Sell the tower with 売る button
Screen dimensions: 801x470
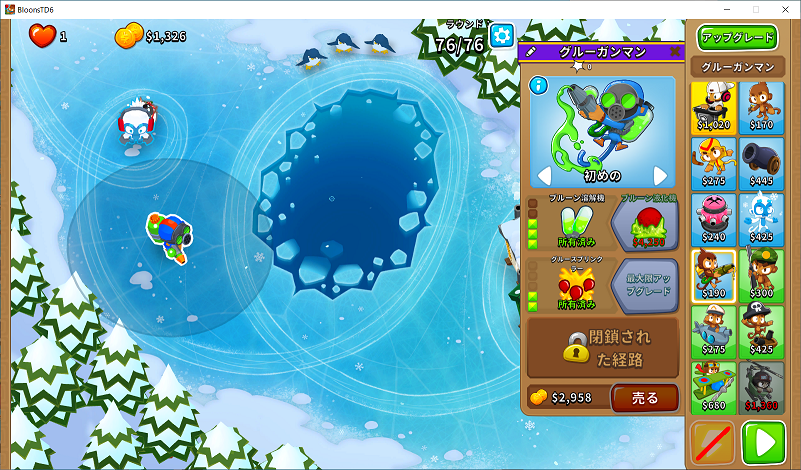(645, 398)
